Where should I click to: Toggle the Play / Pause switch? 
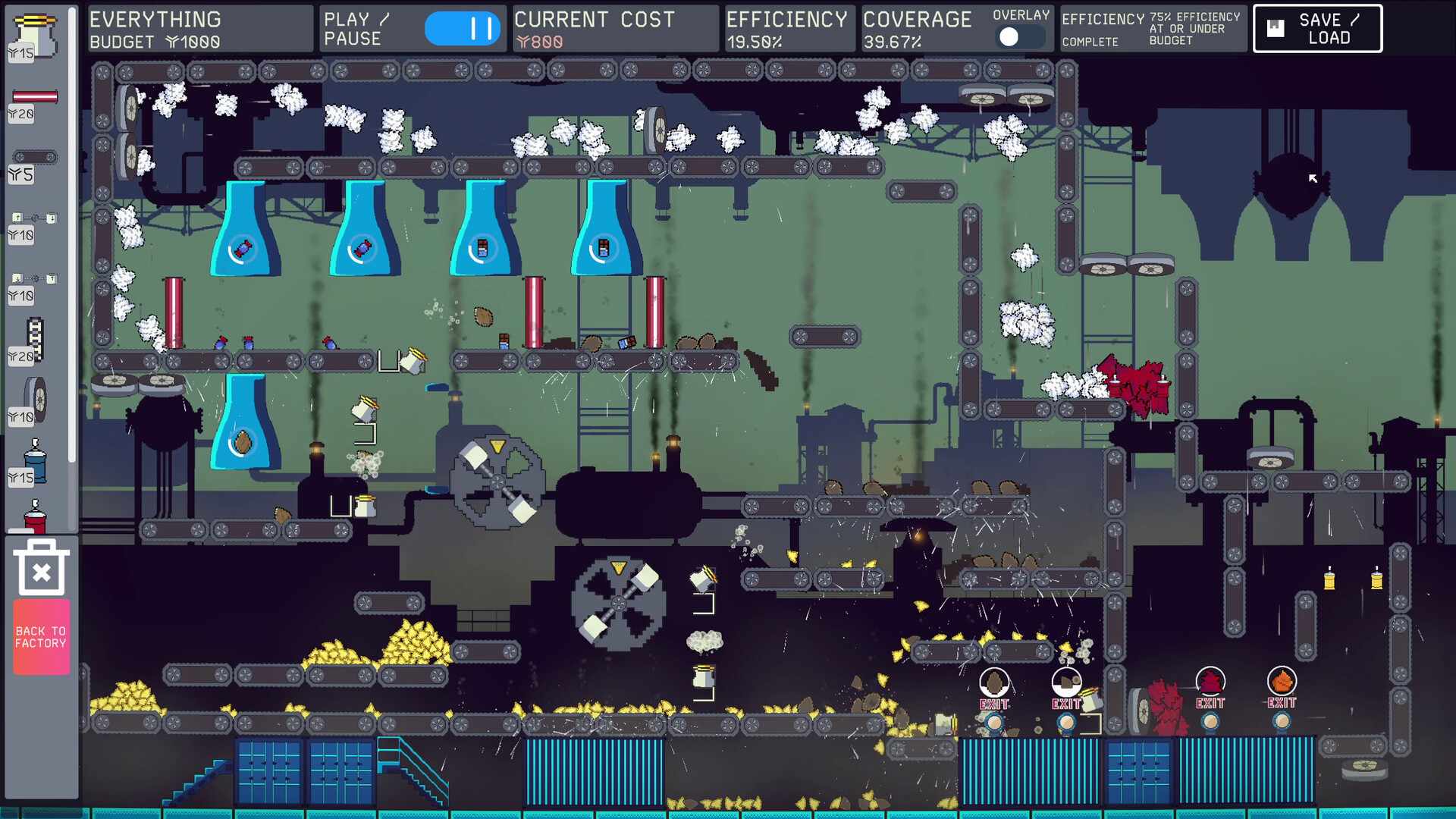click(x=463, y=28)
